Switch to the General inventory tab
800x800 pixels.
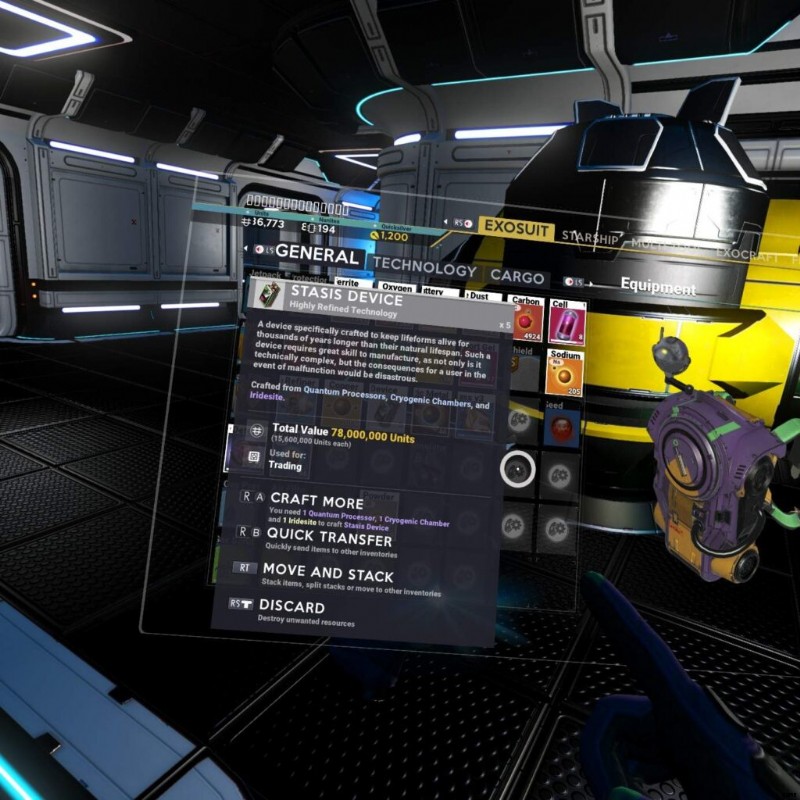pos(315,256)
